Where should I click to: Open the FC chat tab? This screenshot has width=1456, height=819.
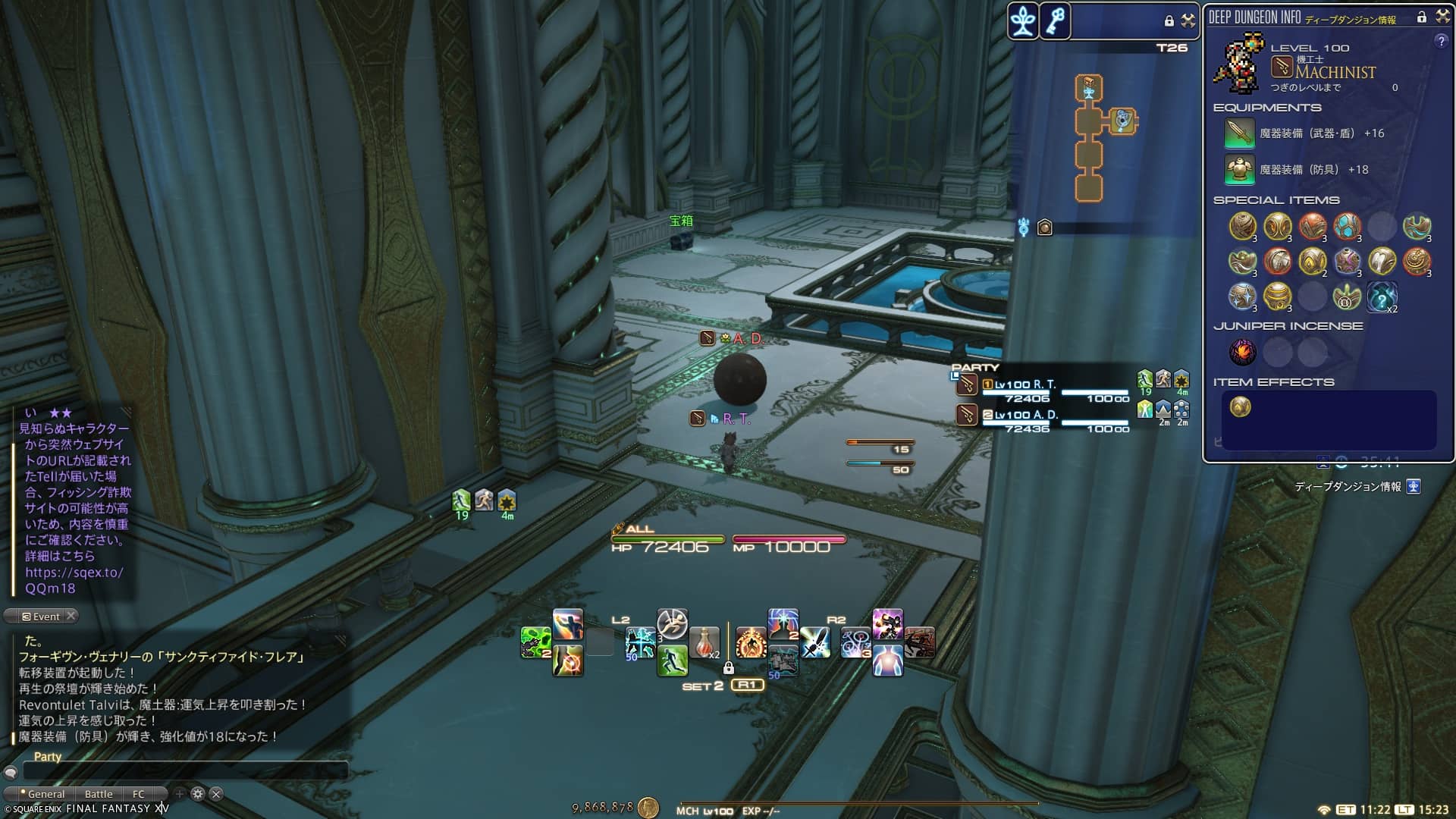(139, 794)
